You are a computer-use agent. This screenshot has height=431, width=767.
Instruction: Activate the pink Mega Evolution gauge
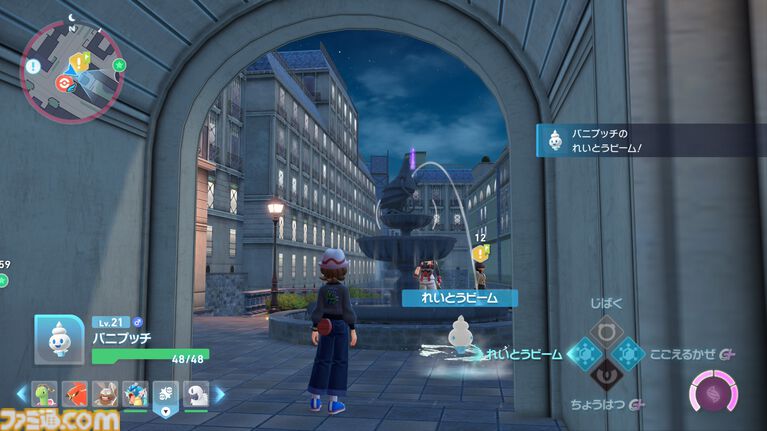(x=715, y=390)
